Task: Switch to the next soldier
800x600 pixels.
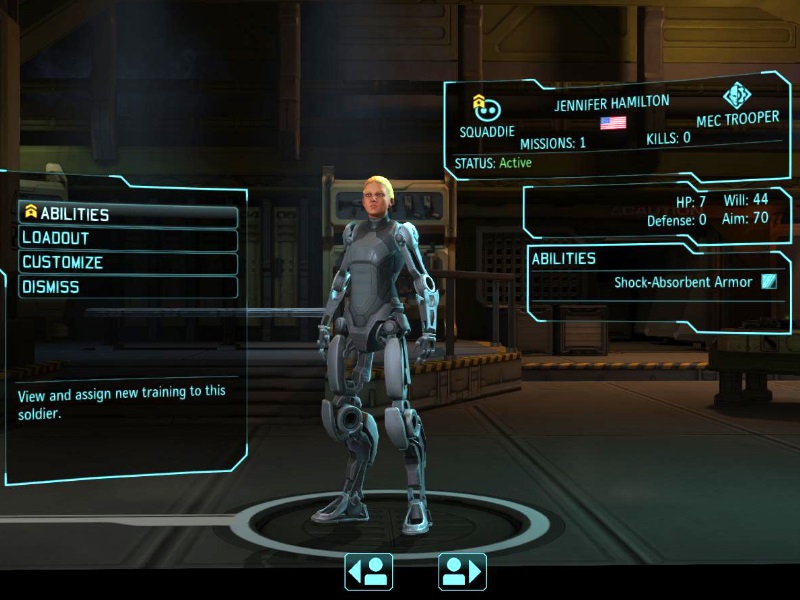Action: pyautogui.click(x=462, y=571)
